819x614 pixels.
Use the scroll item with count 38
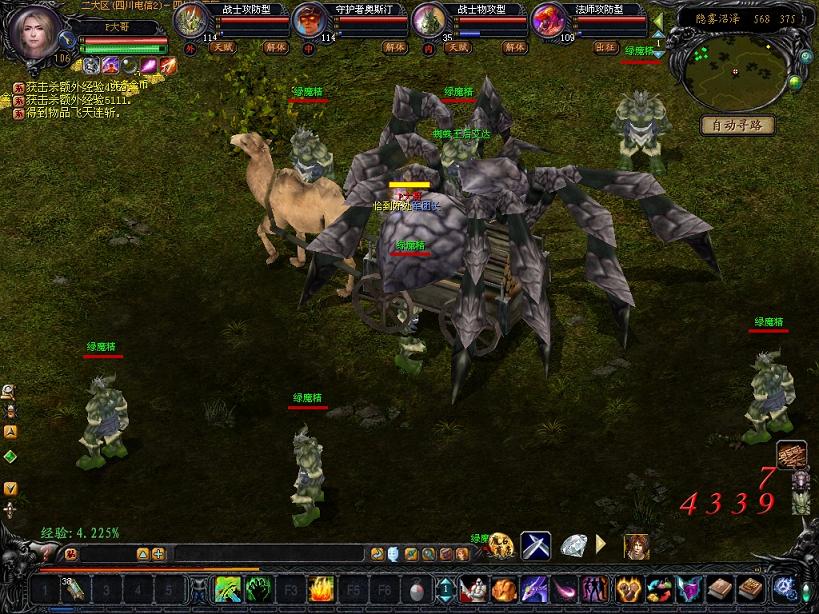tap(72, 589)
